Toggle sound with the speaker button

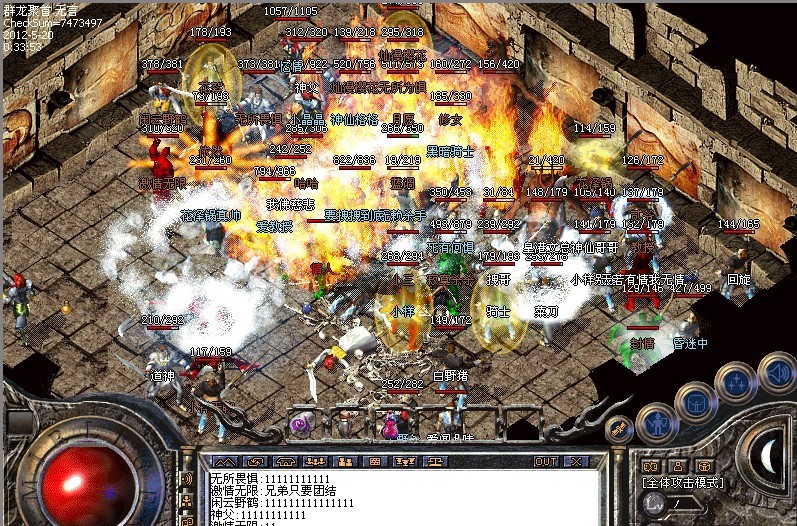[775, 373]
